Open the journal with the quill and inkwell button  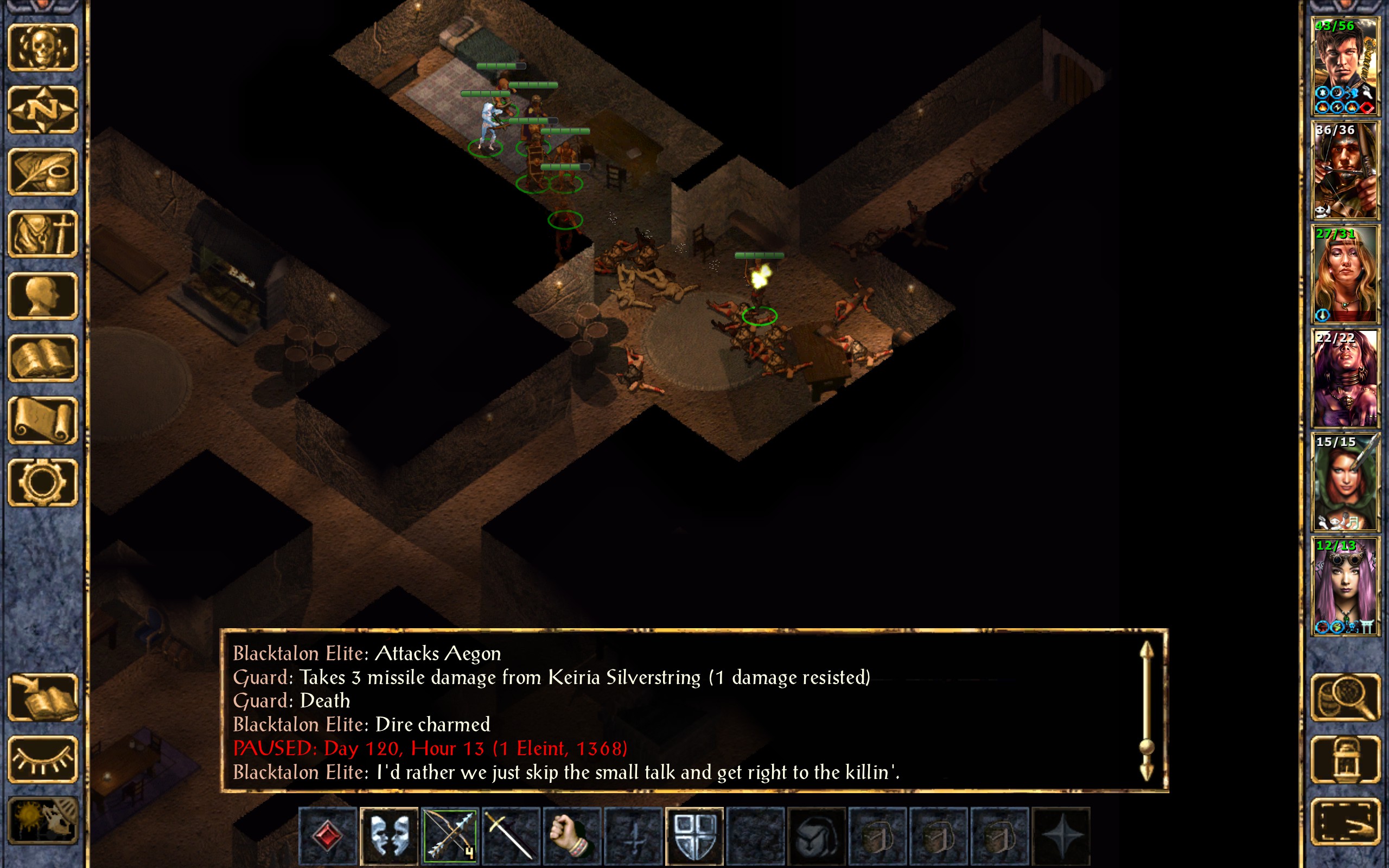click(x=43, y=171)
